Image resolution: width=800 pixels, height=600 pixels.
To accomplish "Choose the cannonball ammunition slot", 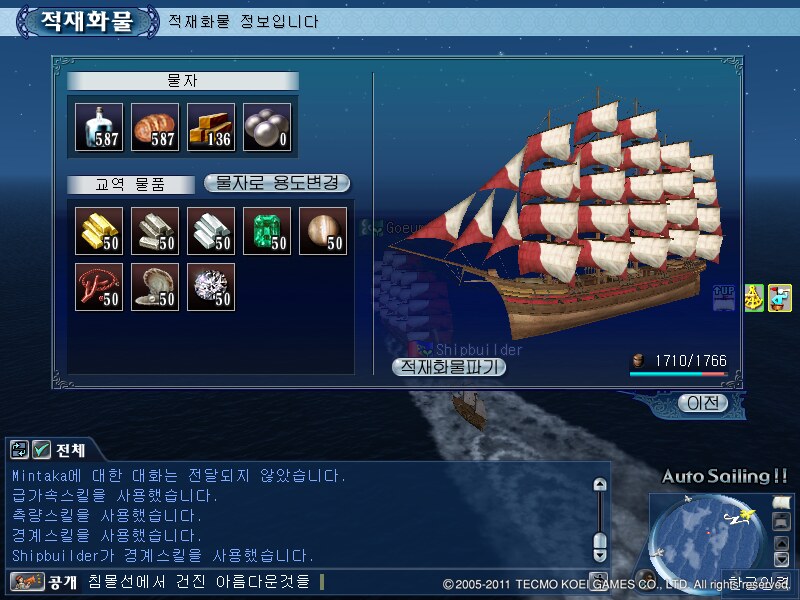I will pyautogui.click(x=267, y=128).
